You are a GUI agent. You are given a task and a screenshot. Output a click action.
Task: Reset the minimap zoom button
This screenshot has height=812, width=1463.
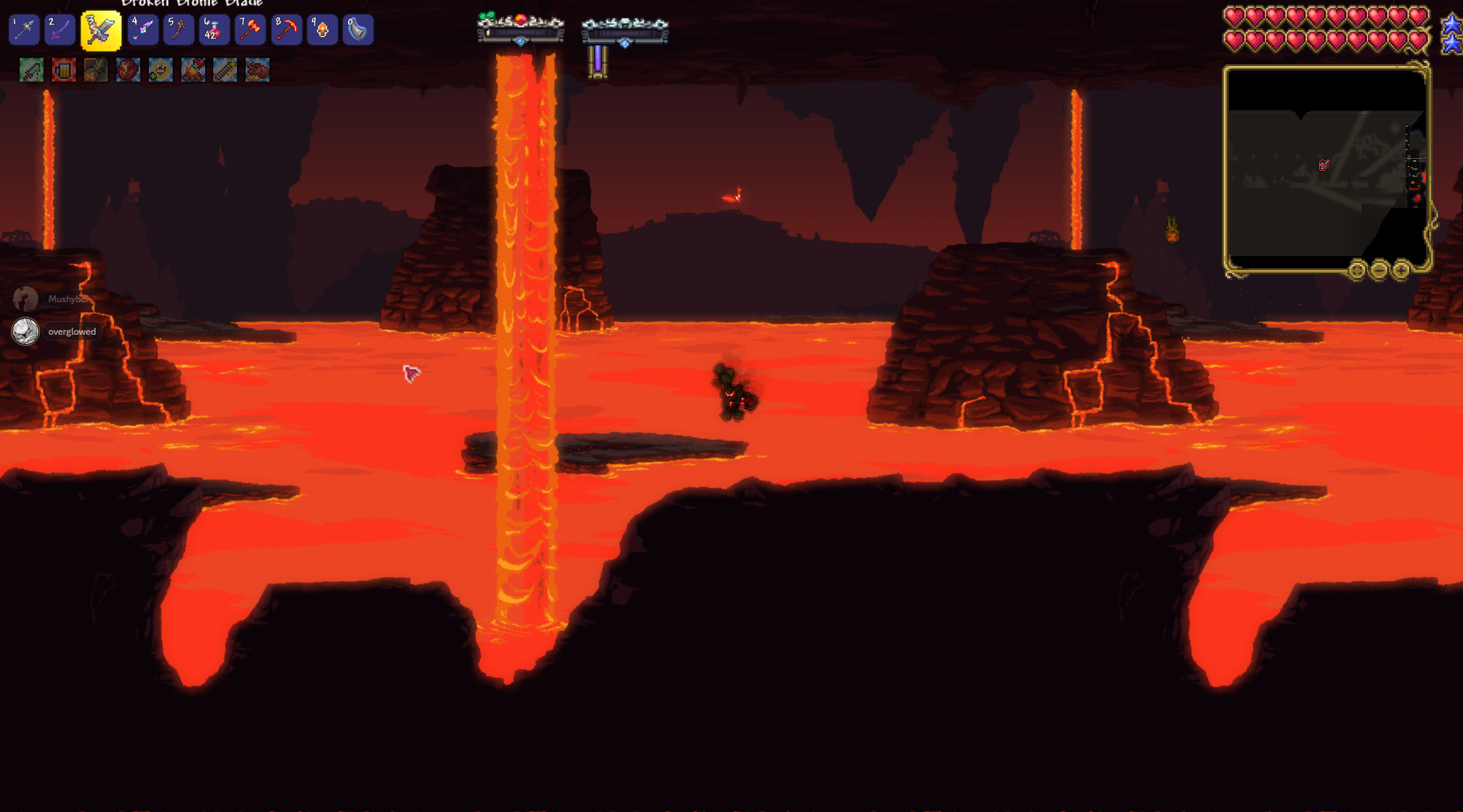[1357, 270]
